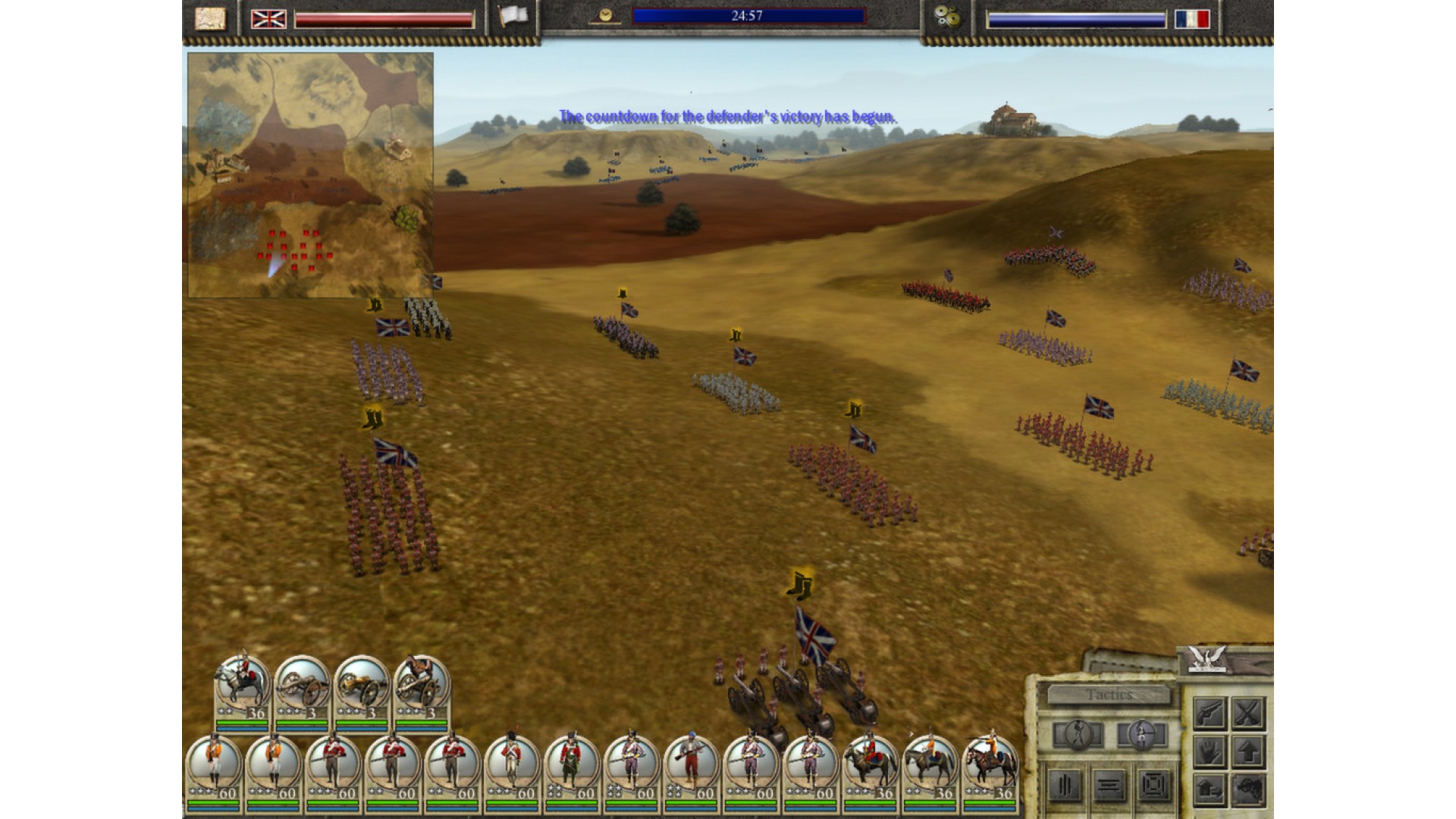This screenshot has height=819, width=1456.
Task: Activate the crossed swords melee command
Action: 1247,713
